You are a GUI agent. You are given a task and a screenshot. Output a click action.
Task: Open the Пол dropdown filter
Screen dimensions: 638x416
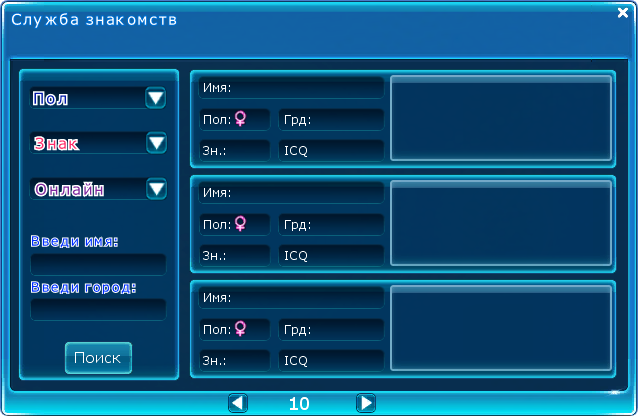point(156,98)
